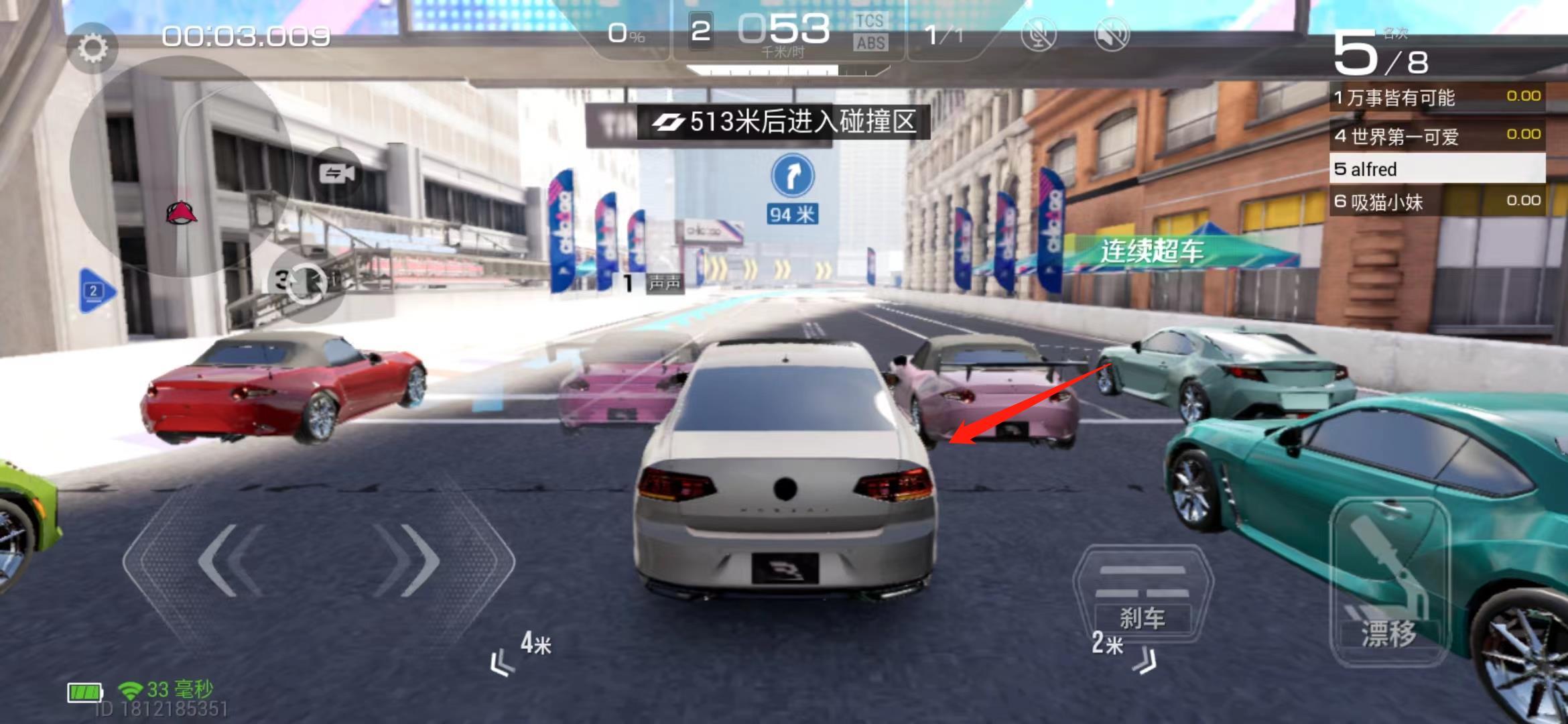The width and height of the screenshot is (1568, 724).
Task: Switch camera view with the camera icon
Action: [x=338, y=173]
